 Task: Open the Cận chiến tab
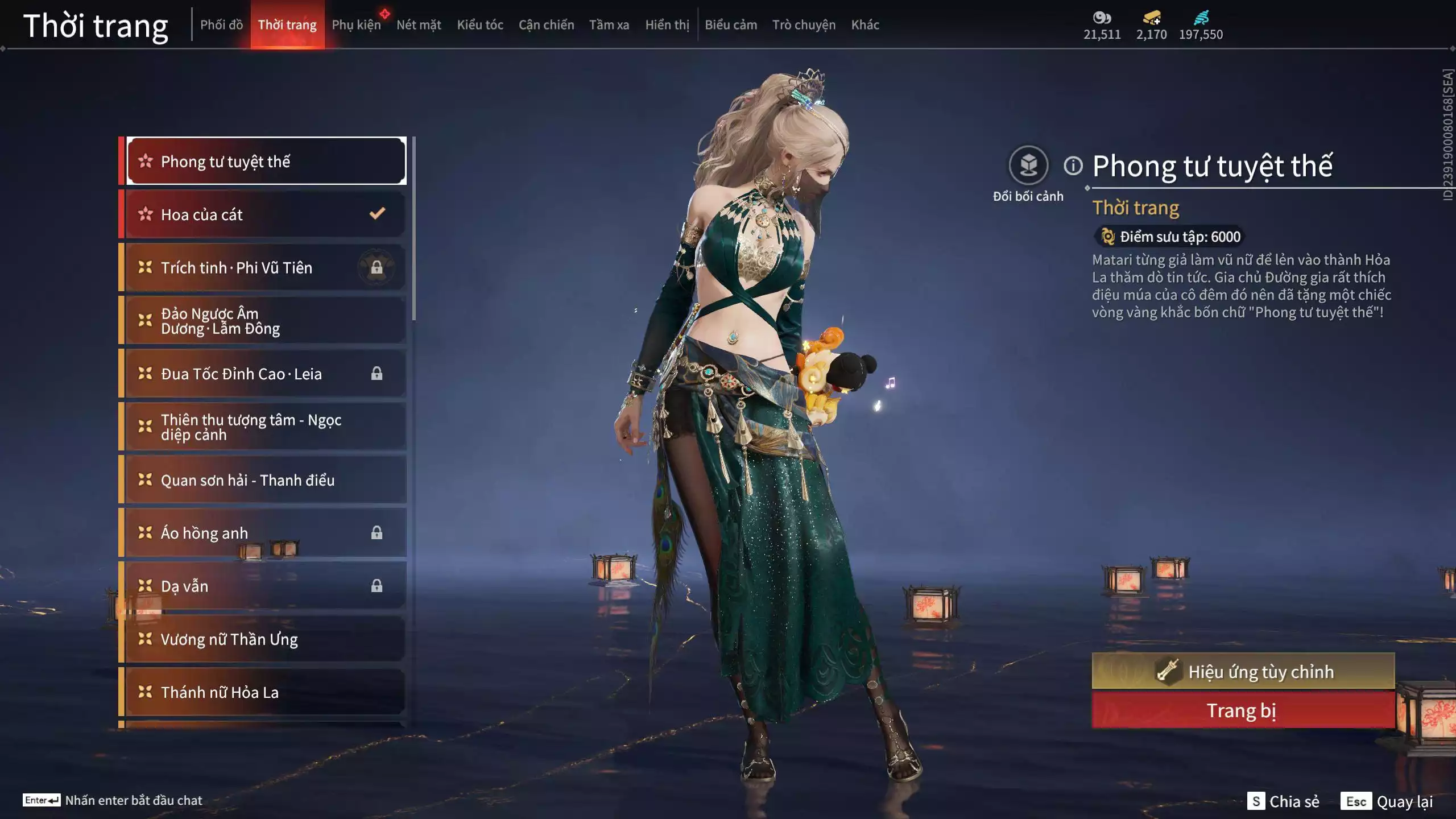(x=546, y=25)
